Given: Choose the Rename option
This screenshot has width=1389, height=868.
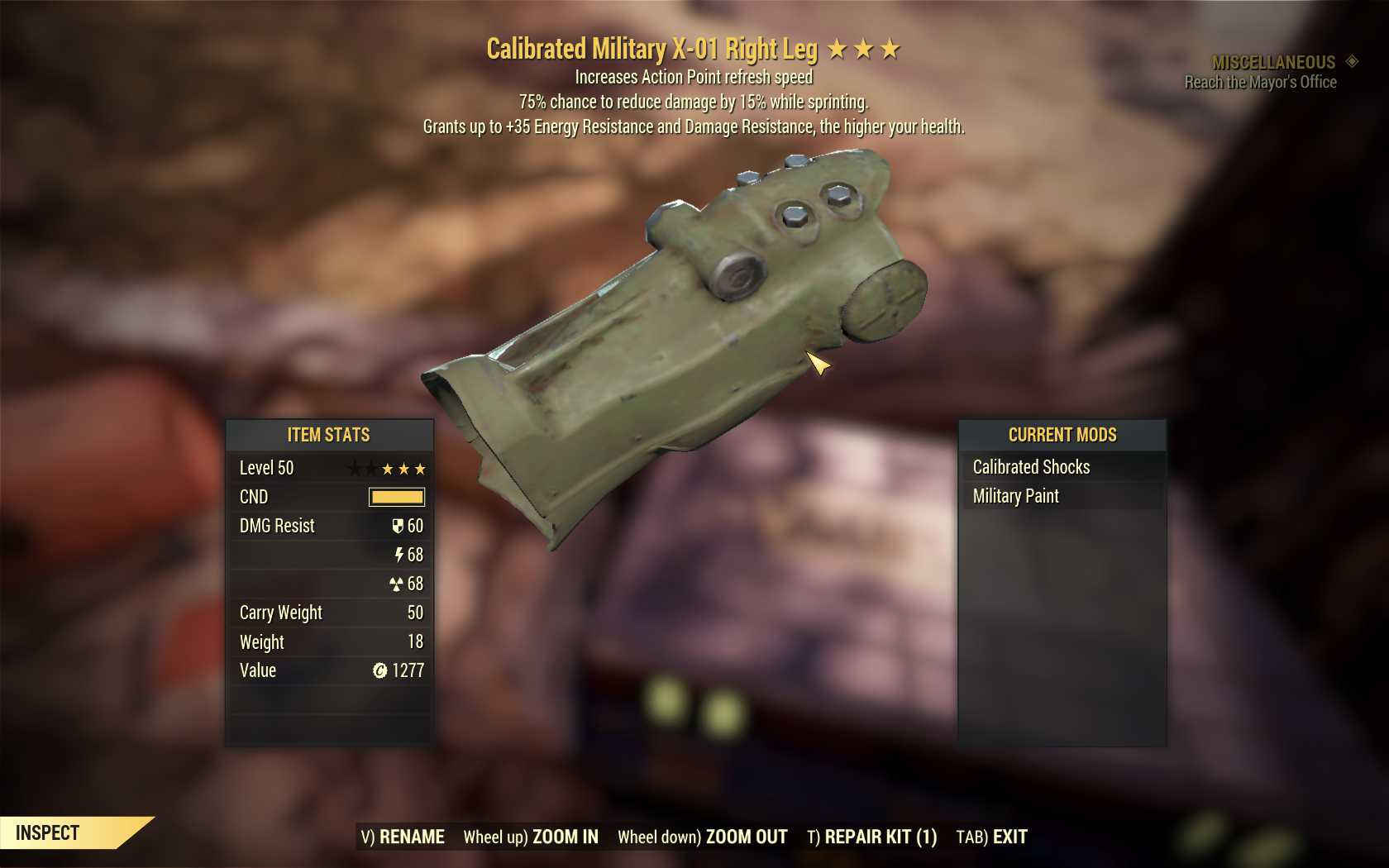Looking at the screenshot, I should 403,837.
